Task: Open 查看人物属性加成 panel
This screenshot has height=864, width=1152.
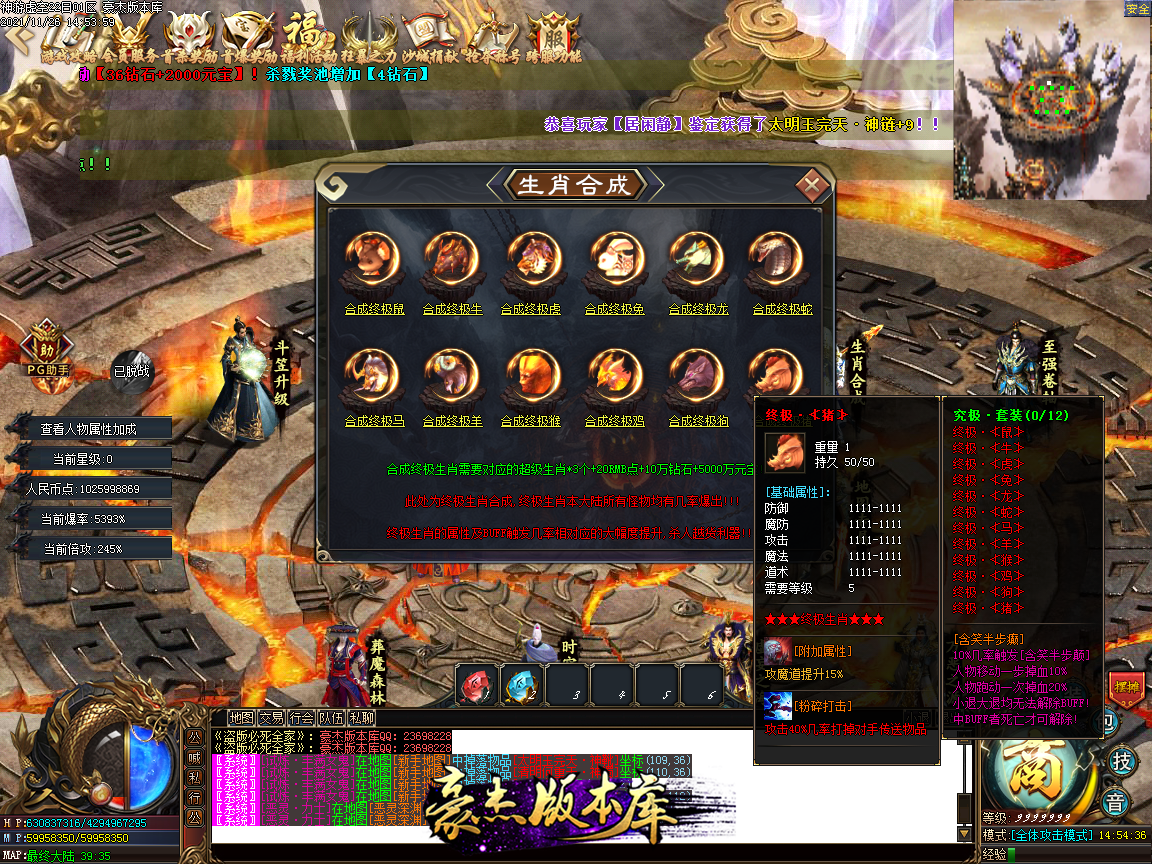Action: click(x=88, y=429)
